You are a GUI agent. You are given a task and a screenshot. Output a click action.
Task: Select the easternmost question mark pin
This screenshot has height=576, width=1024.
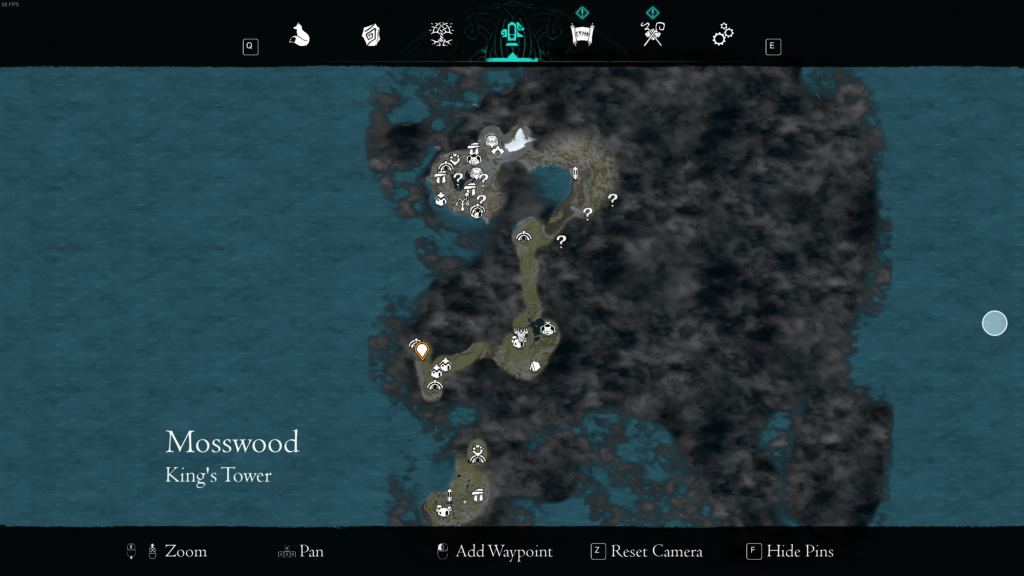(612, 199)
